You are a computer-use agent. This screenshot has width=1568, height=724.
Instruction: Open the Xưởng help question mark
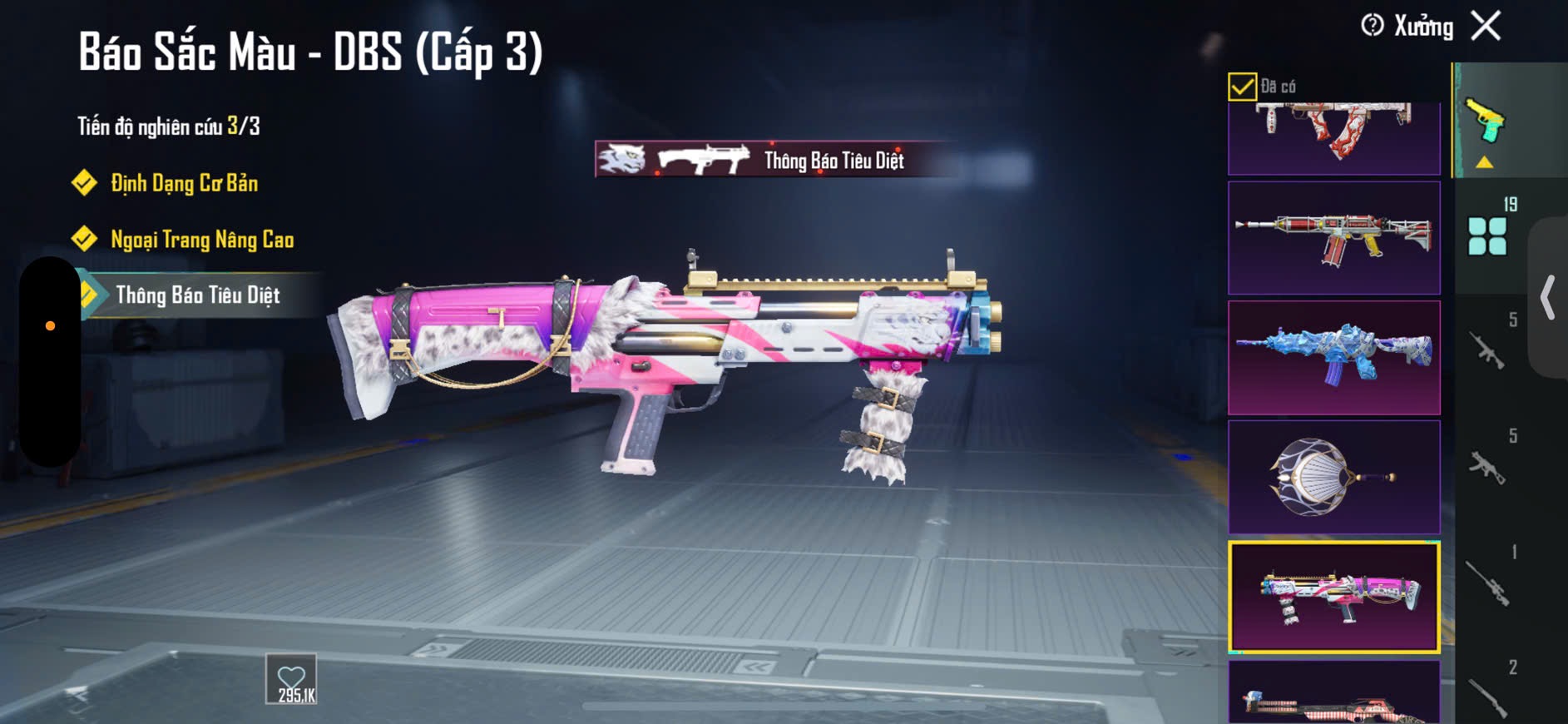point(1373,26)
